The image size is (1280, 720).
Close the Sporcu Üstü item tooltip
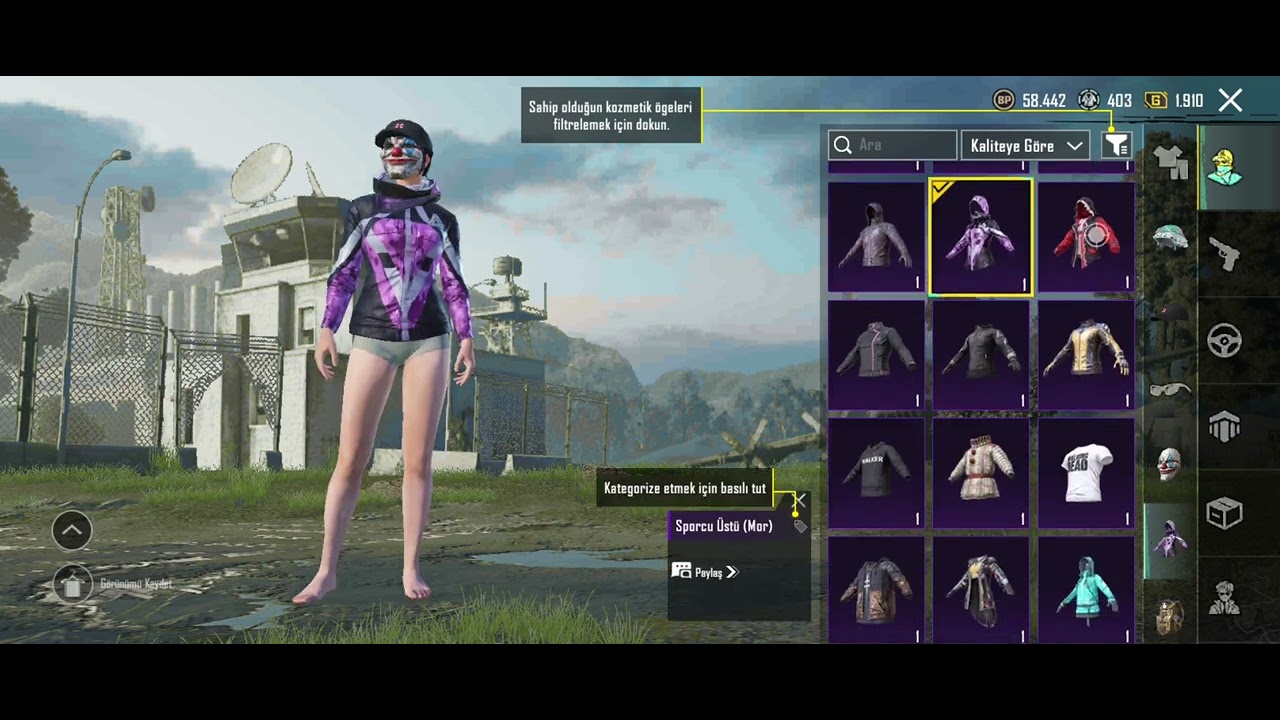coord(800,500)
